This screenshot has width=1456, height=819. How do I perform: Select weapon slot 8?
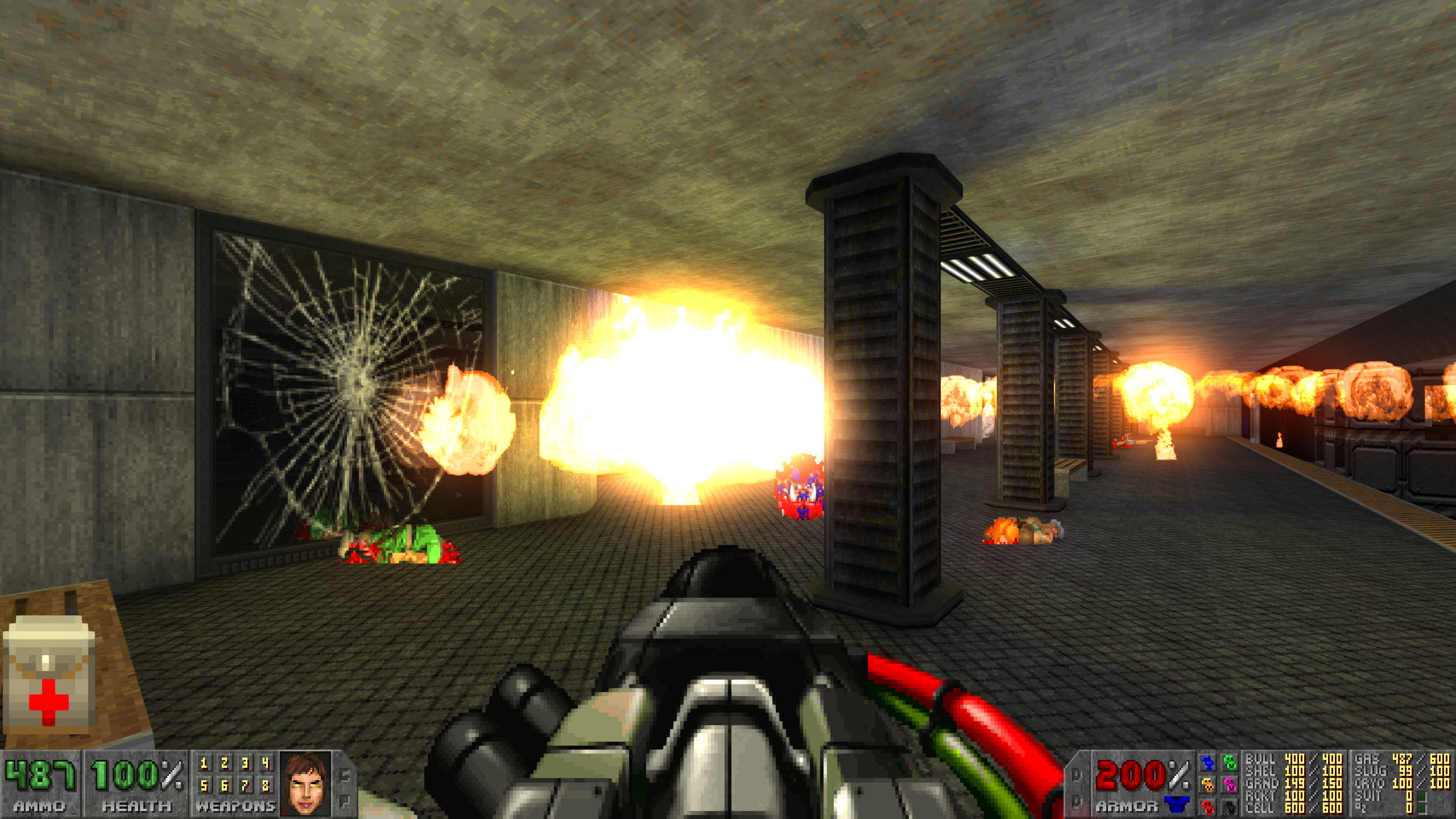pyautogui.click(x=266, y=786)
